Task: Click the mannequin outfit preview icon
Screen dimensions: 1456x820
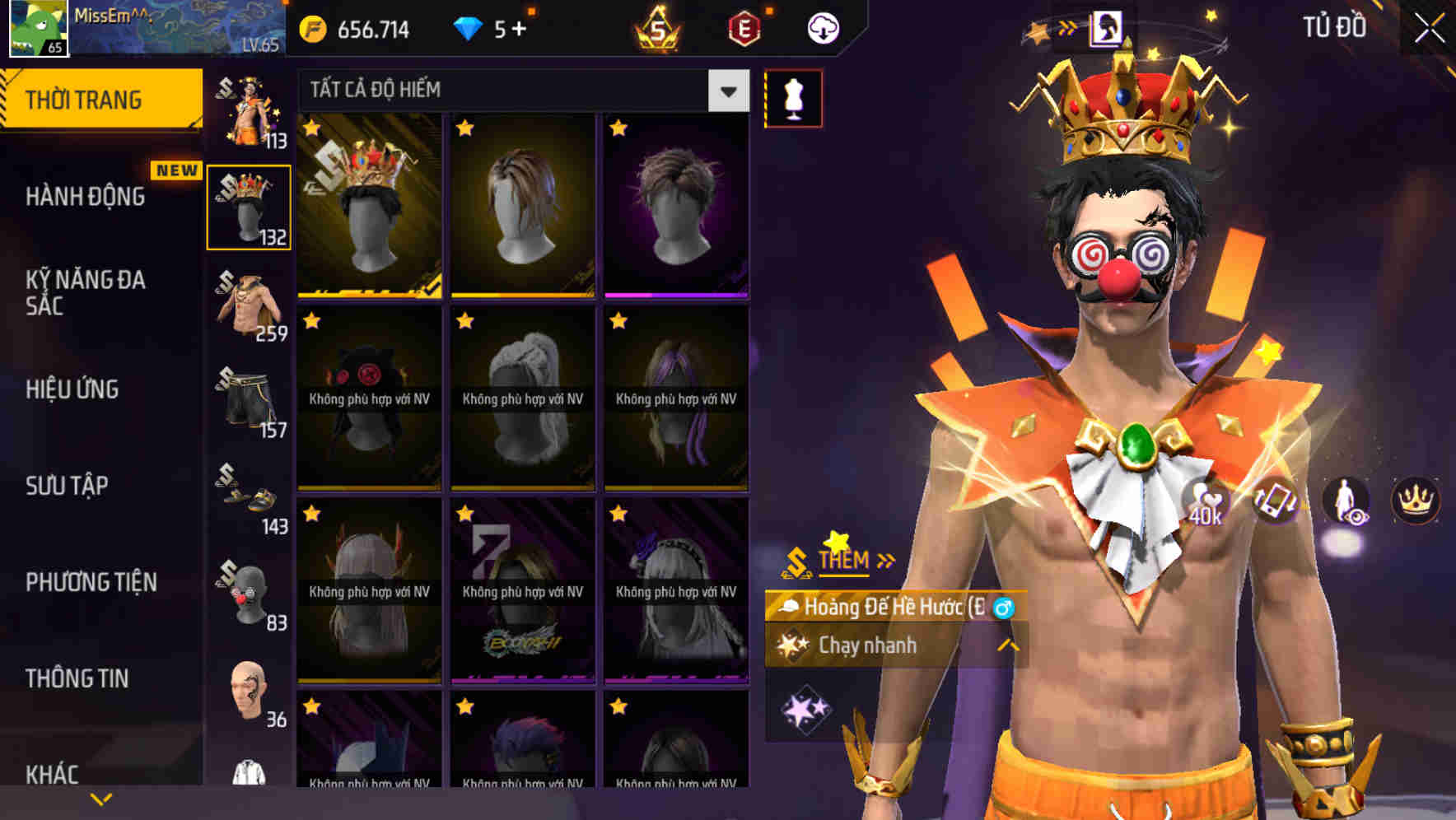Action: click(794, 97)
